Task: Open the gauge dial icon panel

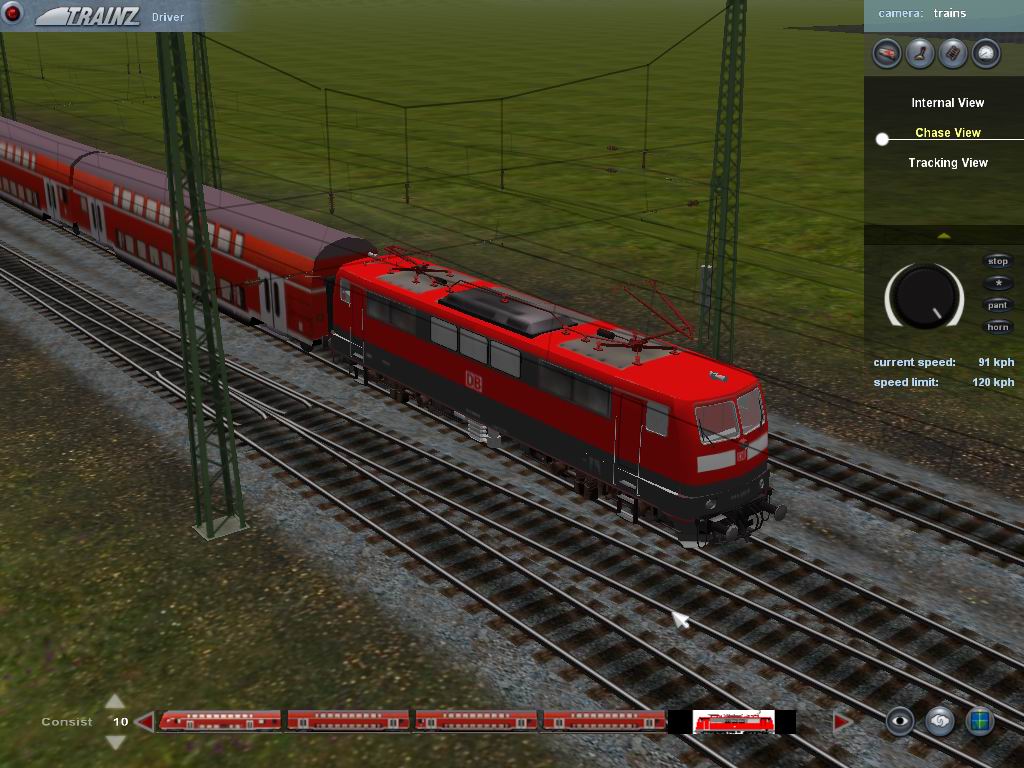Action: click(986, 53)
